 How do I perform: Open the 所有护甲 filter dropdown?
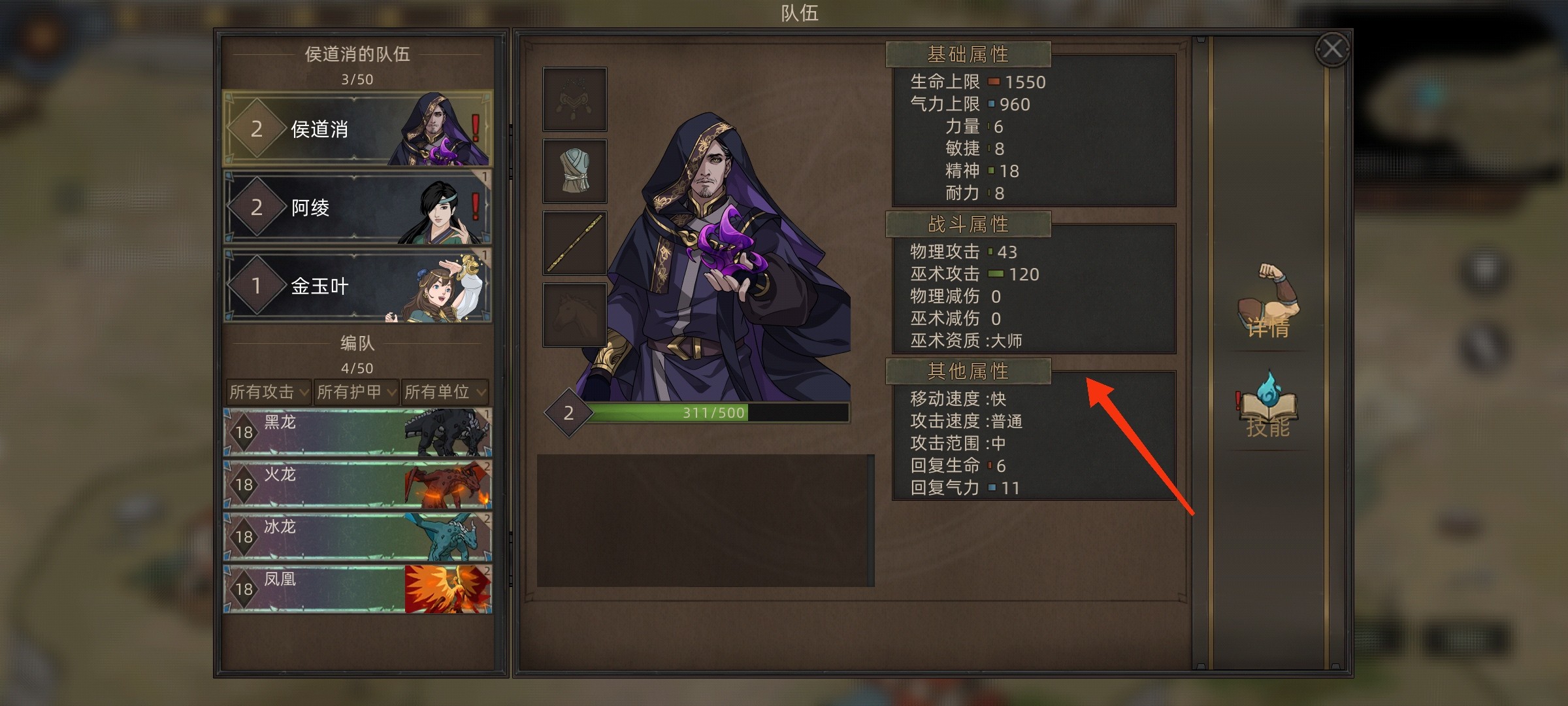point(356,392)
